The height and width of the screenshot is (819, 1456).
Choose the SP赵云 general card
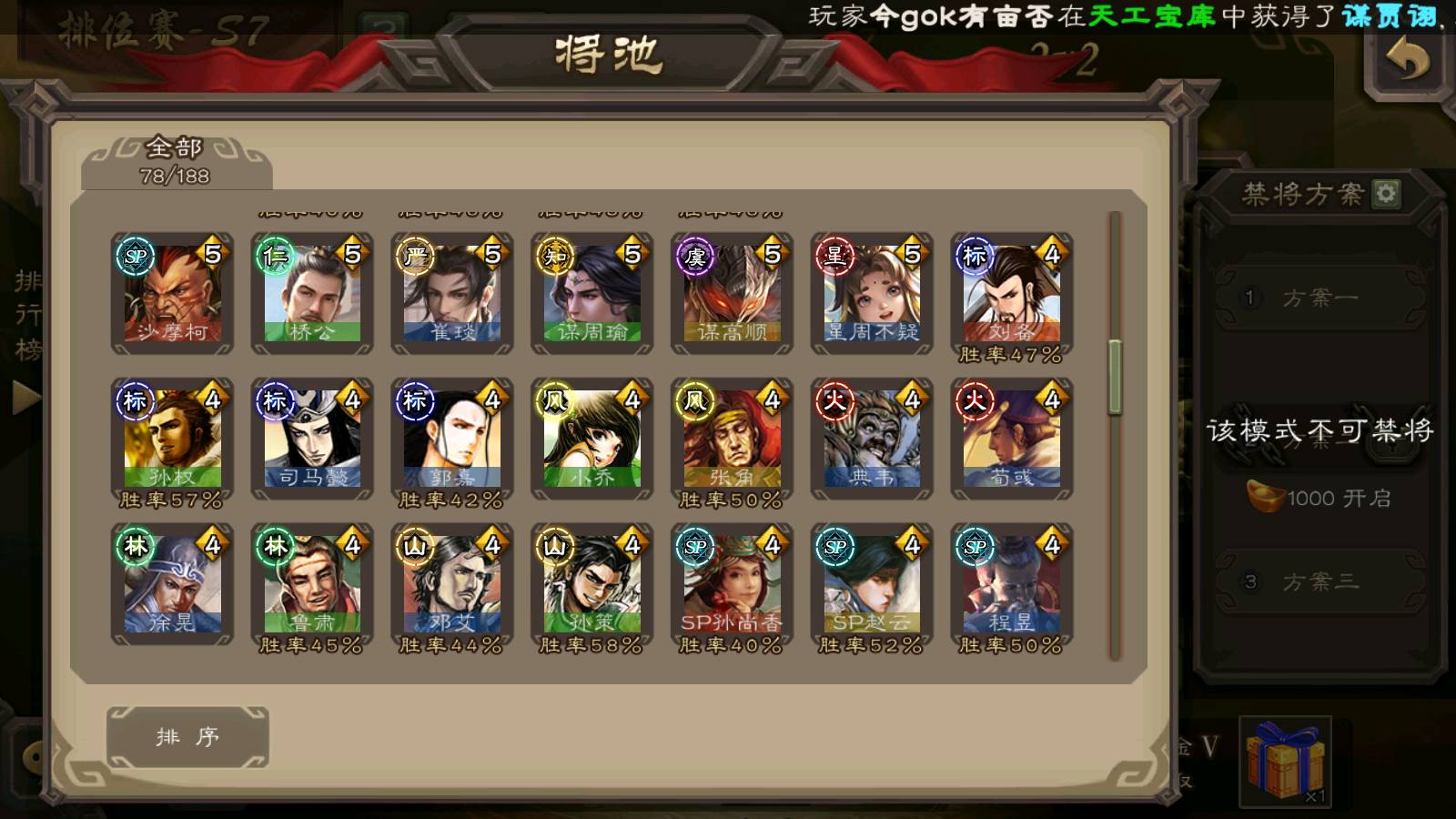pyautogui.click(x=872, y=584)
